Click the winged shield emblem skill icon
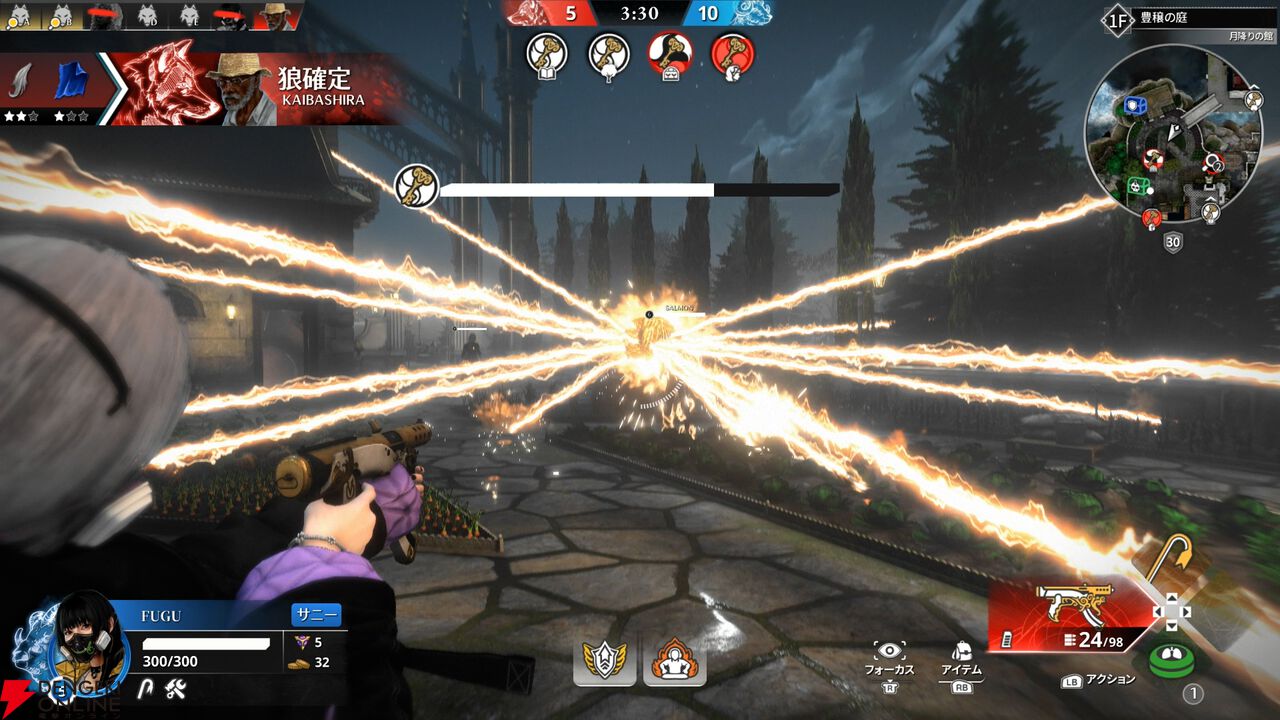The height and width of the screenshot is (720, 1280). click(x=605, y=659)
